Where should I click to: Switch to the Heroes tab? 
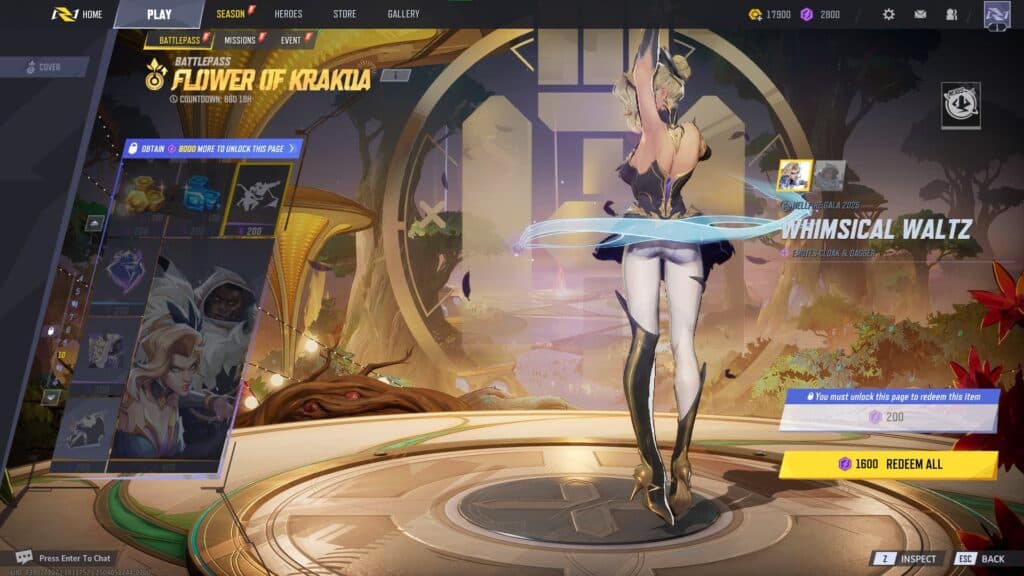288,14
